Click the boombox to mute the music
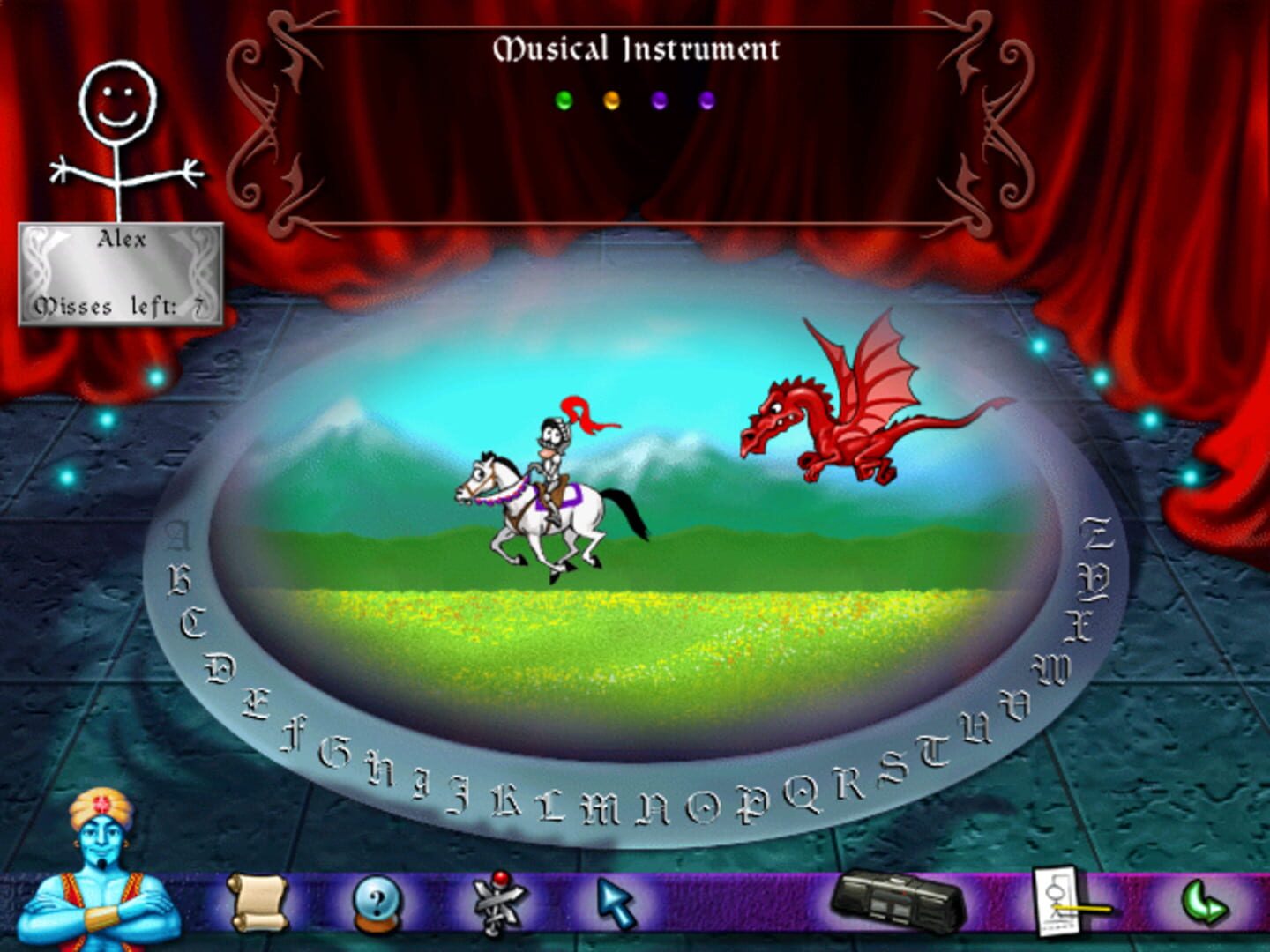This screenshot has height=952, width=1270. [895, 898]
